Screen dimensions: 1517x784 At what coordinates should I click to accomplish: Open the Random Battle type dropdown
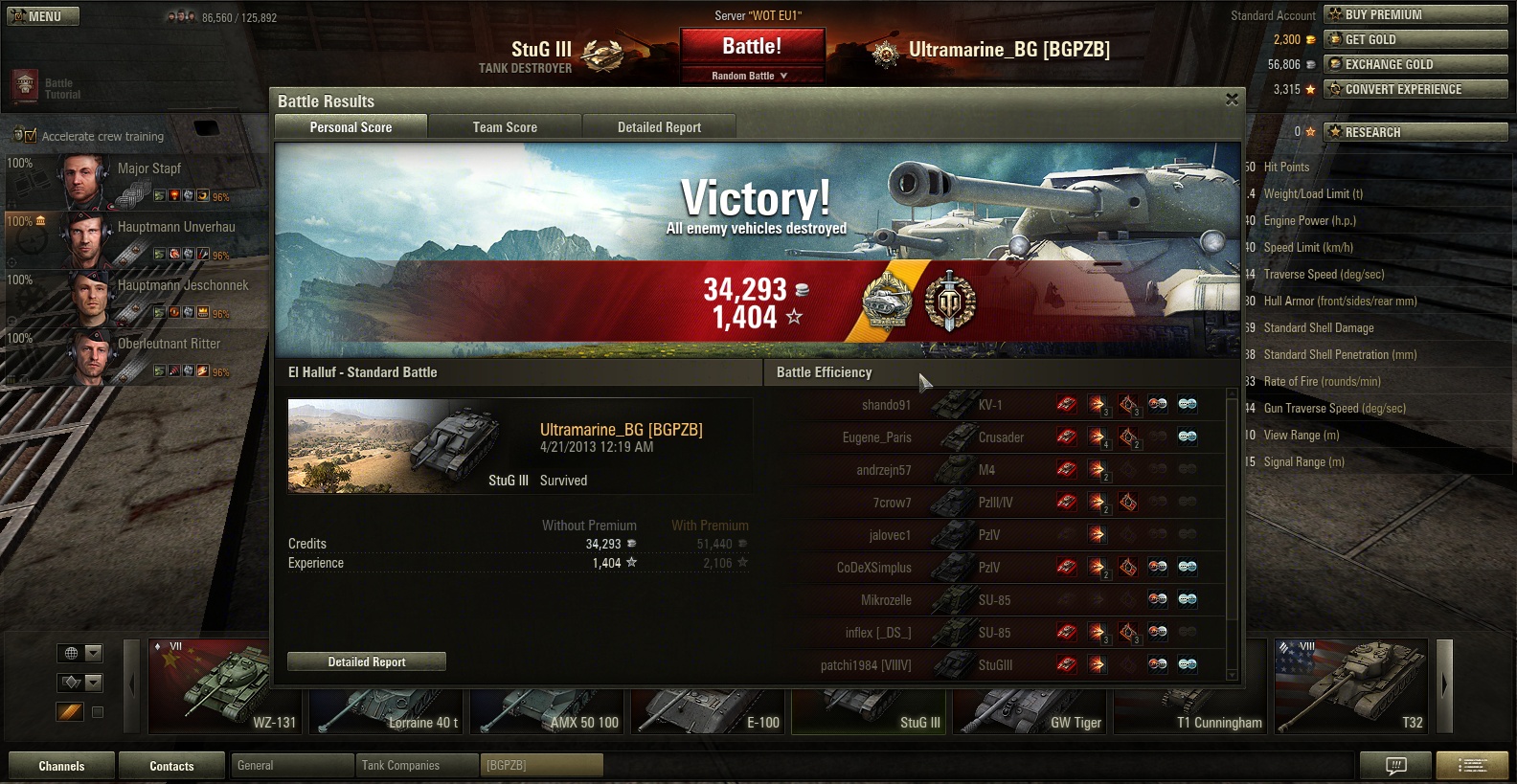click(x=752, y=76)
